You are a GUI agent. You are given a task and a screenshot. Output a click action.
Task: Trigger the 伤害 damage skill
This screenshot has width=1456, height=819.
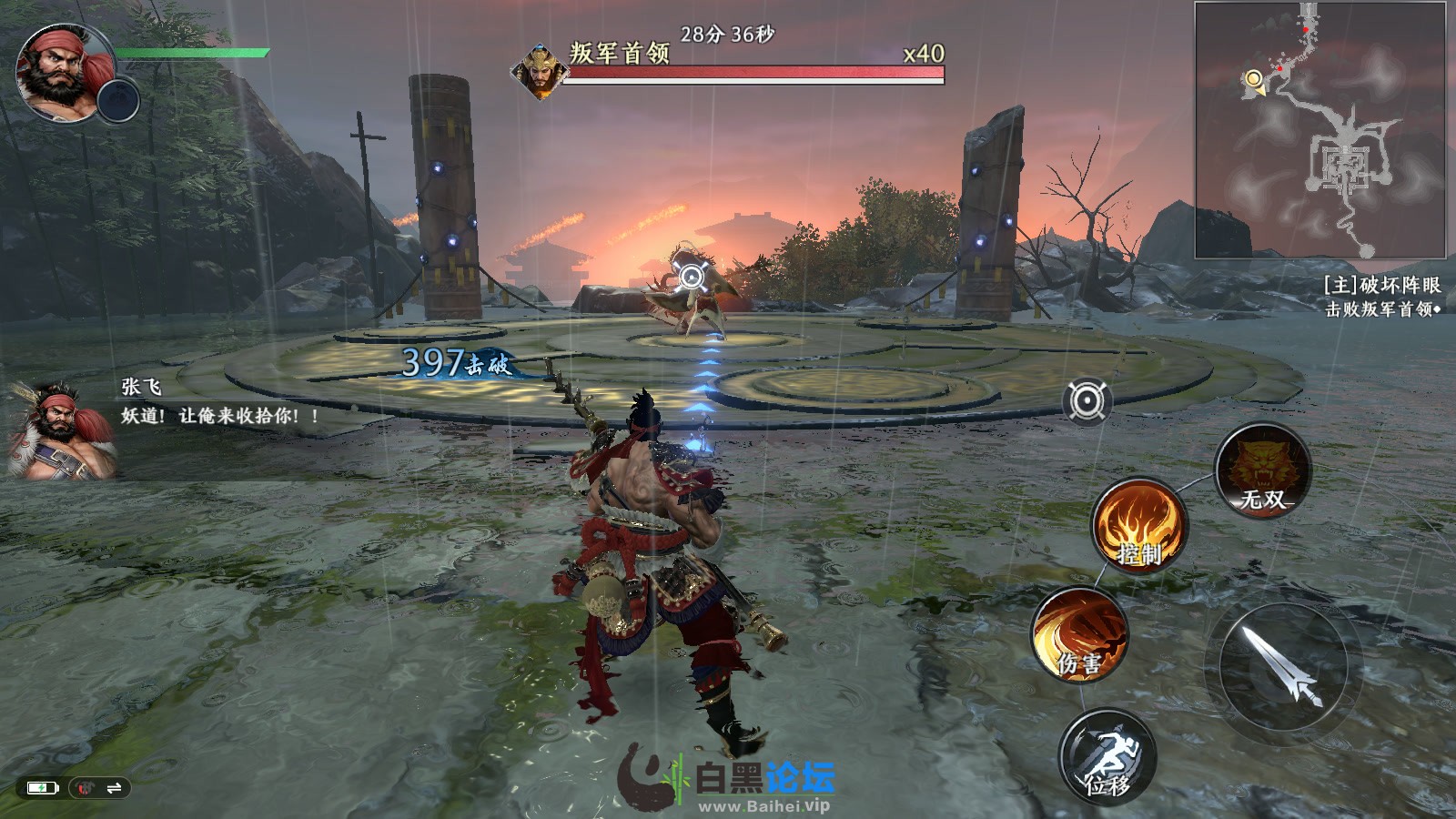pyautogui.click(x=1080, y=634)
